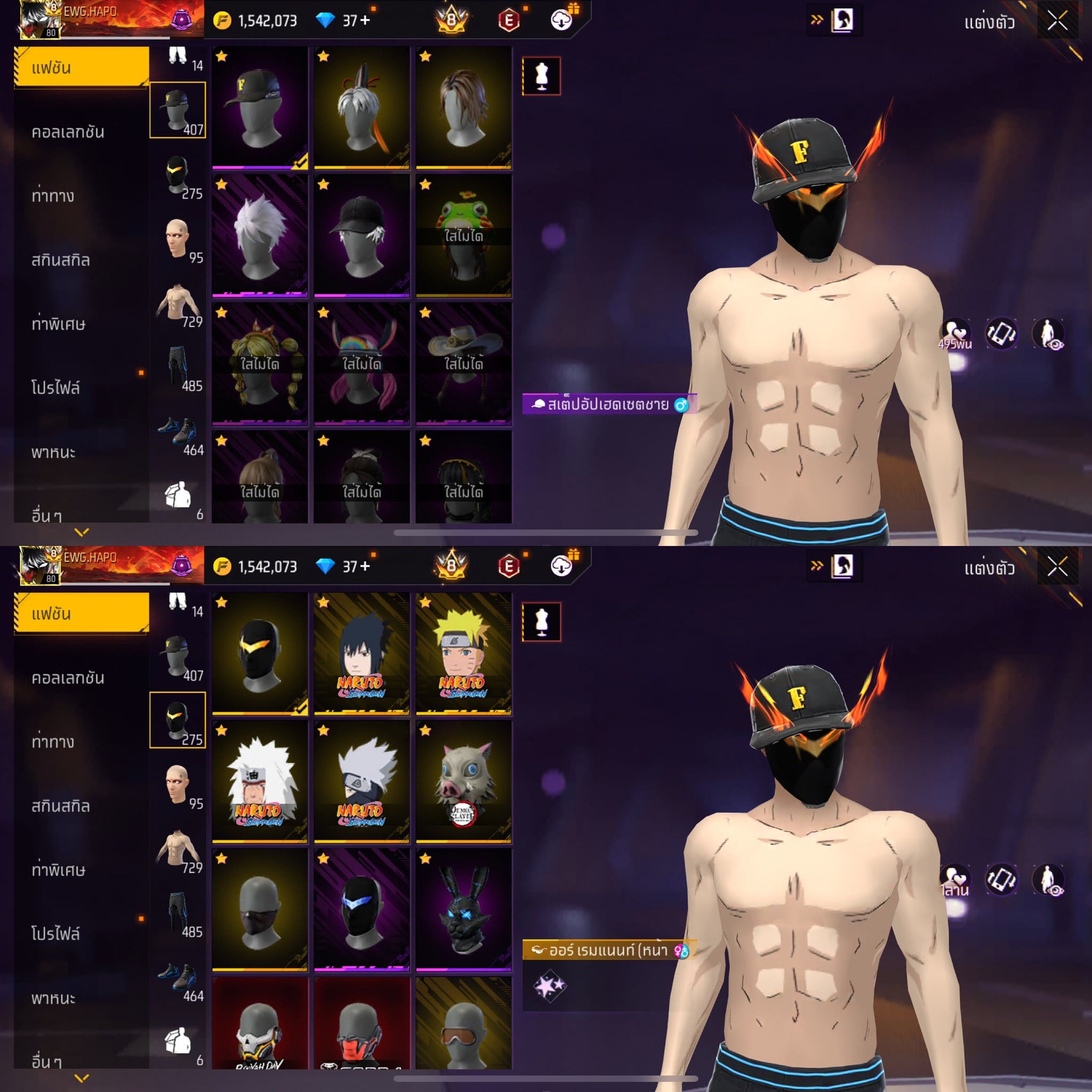Pick the Naruto Sasuke head item
Image resolution: width=1092 pixels, height=1092 pixels.
click(x=362, y=653)
